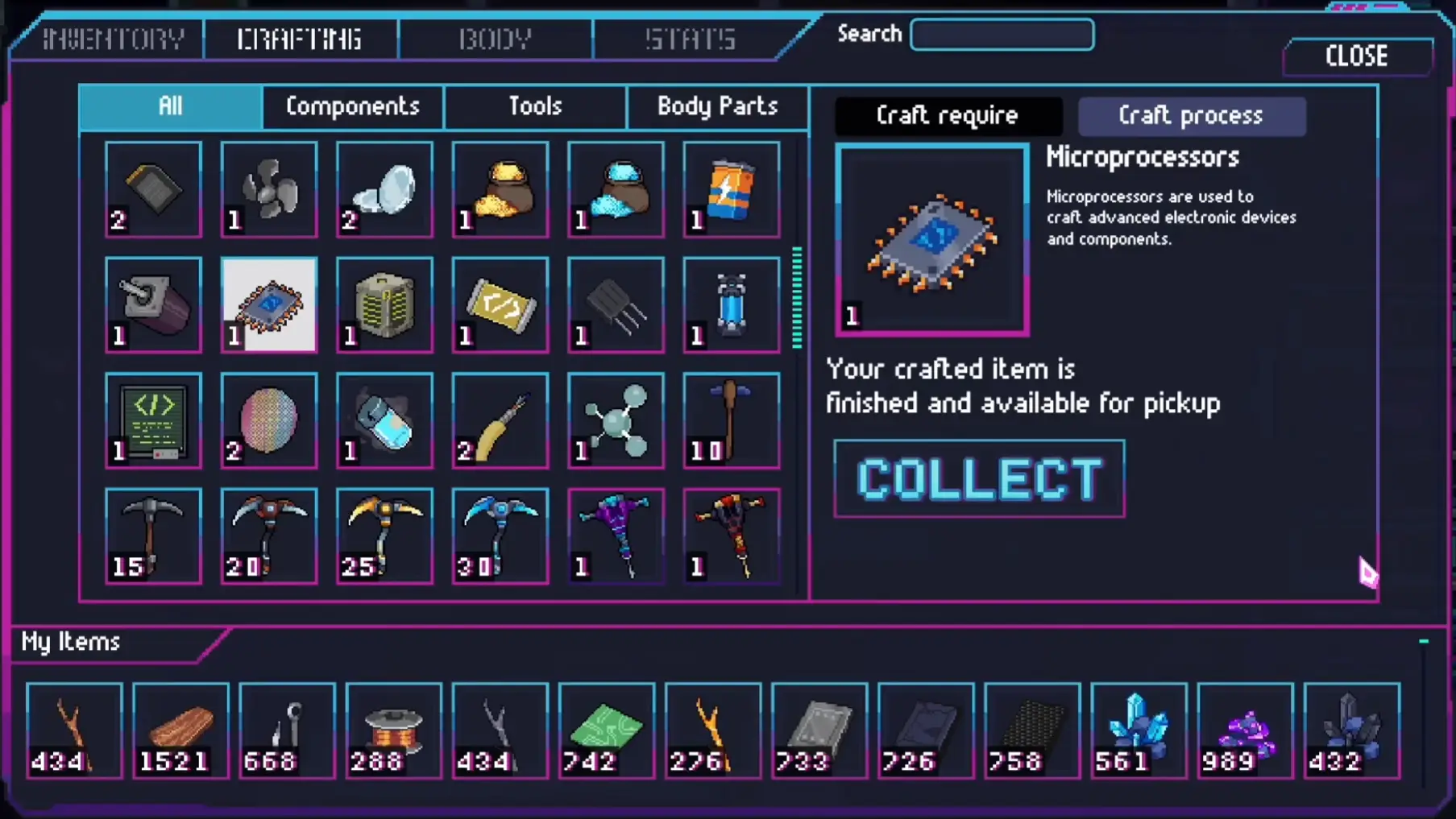The height and width of the screenshot is (819, 1456).
Task: Select the blue pickaxe in the crafting grid
Action: [500, 536]
